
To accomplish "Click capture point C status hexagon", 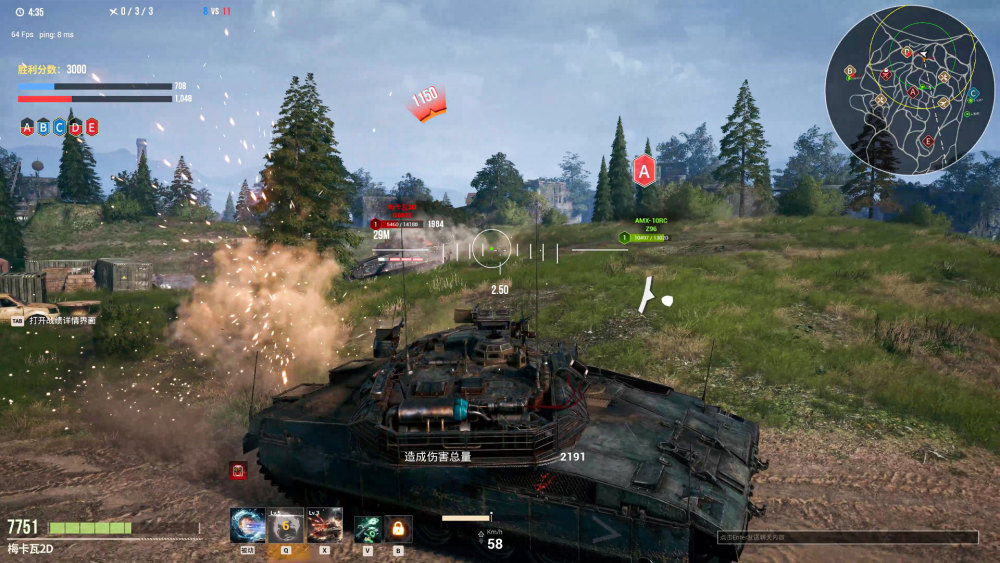I will [x=59, y=127].
